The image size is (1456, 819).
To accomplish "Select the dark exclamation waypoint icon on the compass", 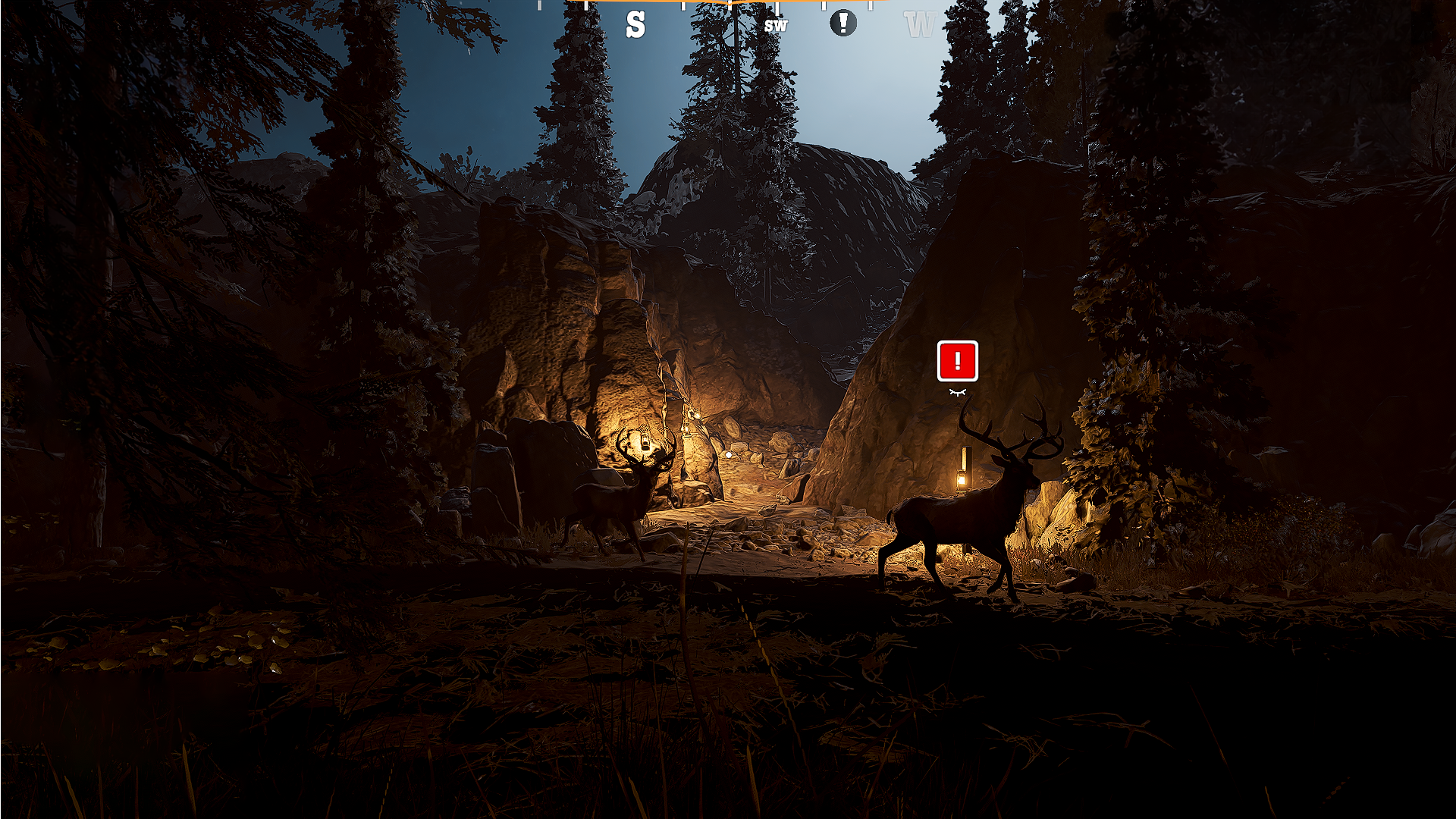I will pyautogui.click(x=843, y=23).
